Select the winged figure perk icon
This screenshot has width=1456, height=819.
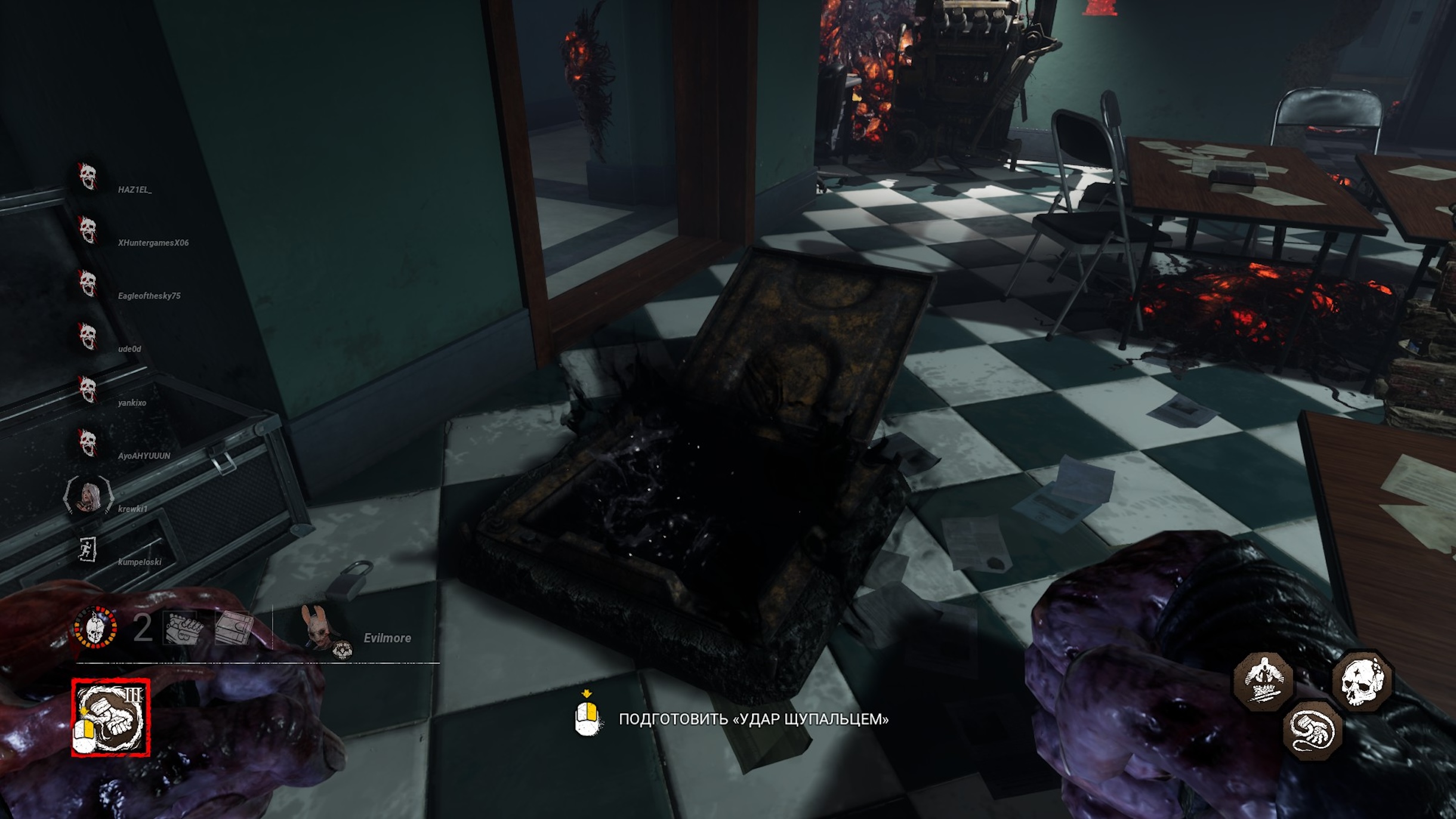1263,679
